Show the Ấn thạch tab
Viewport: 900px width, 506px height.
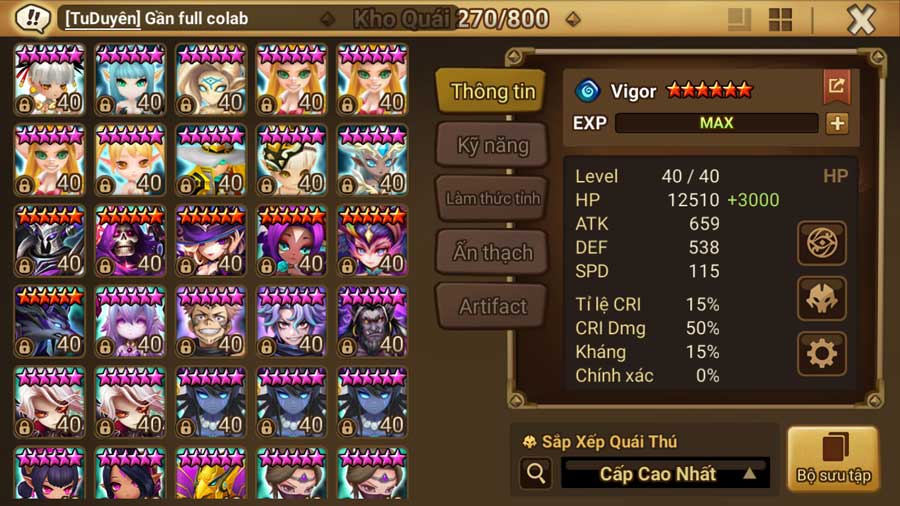(492, 252)
